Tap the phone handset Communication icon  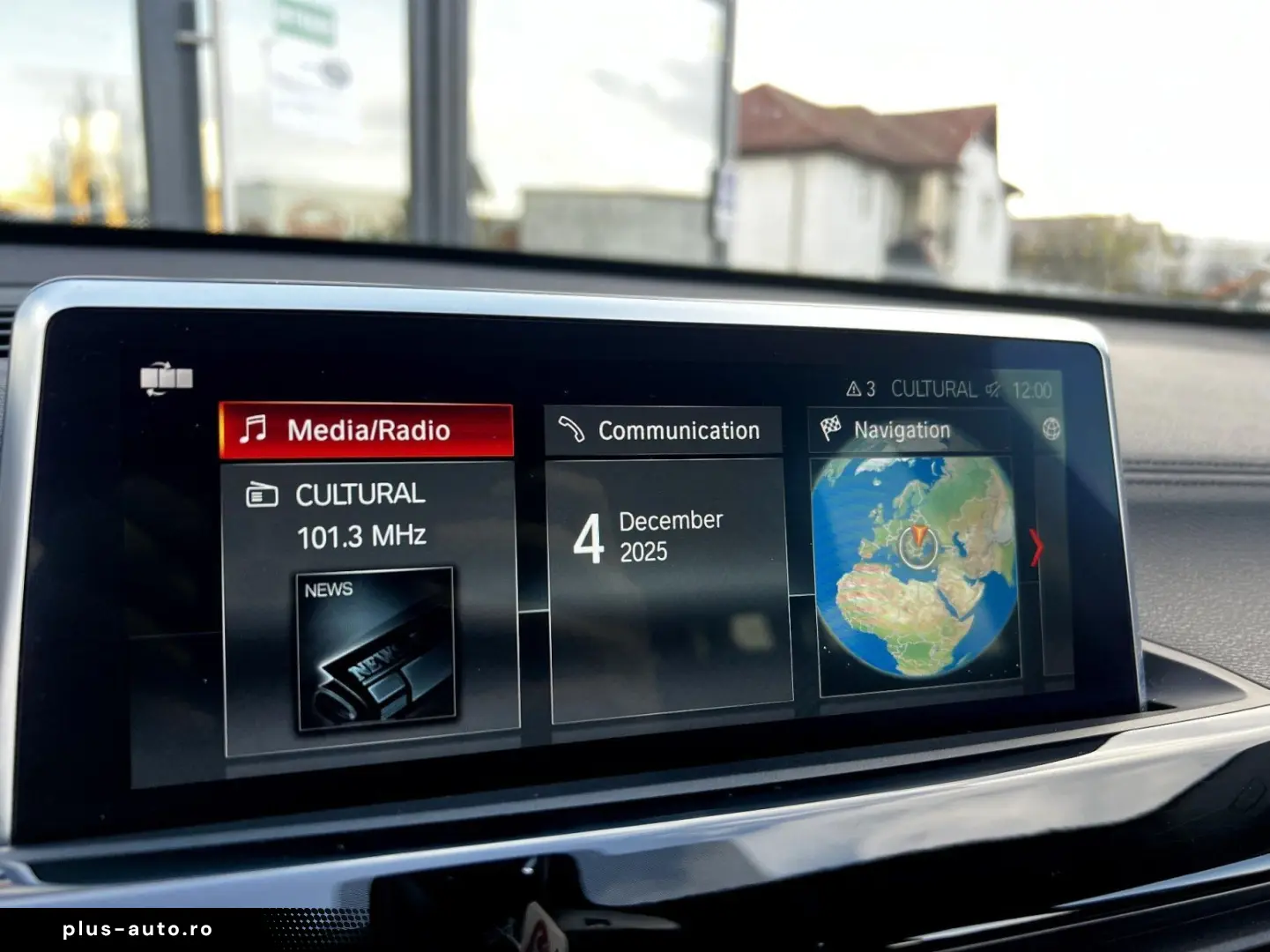click(x=571, y=429)
